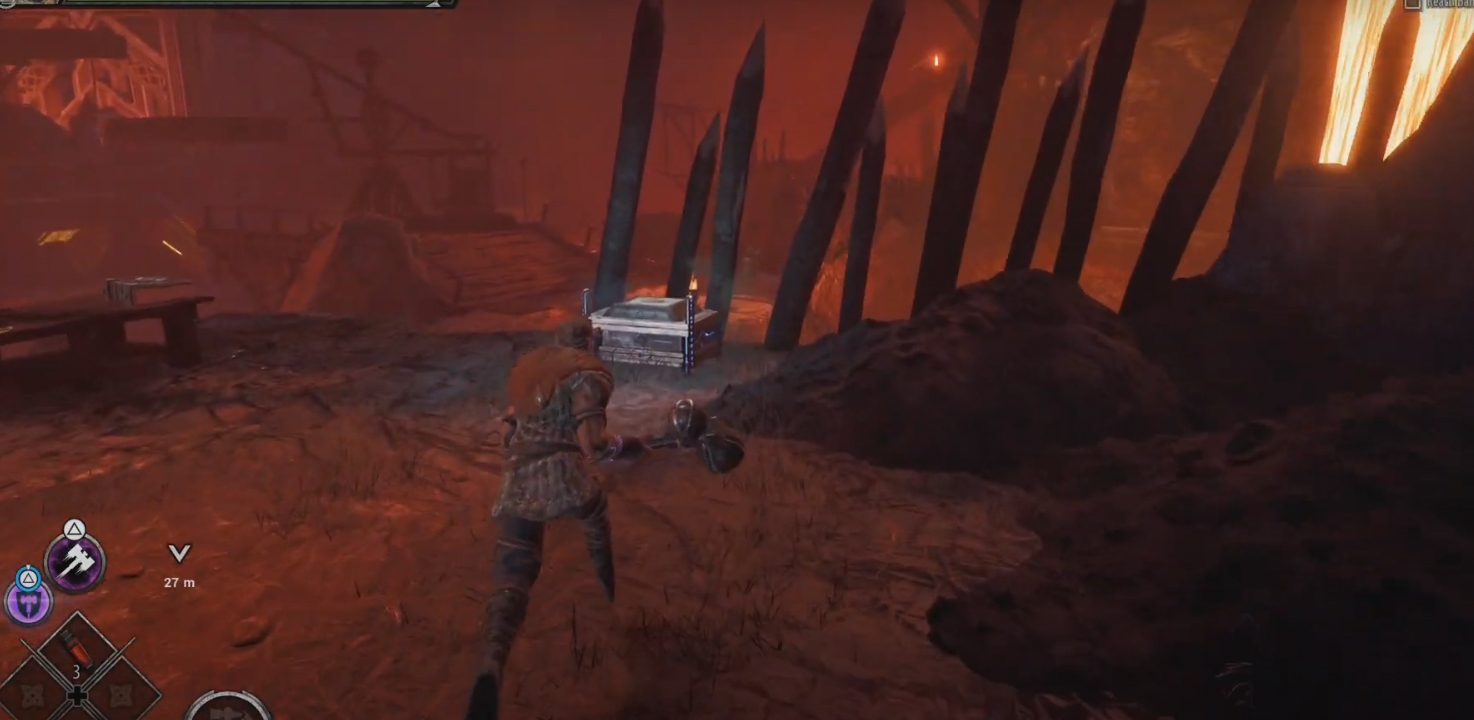
Task: Click the plus icon between the quick slots
Action: click(x=77, y=695)
